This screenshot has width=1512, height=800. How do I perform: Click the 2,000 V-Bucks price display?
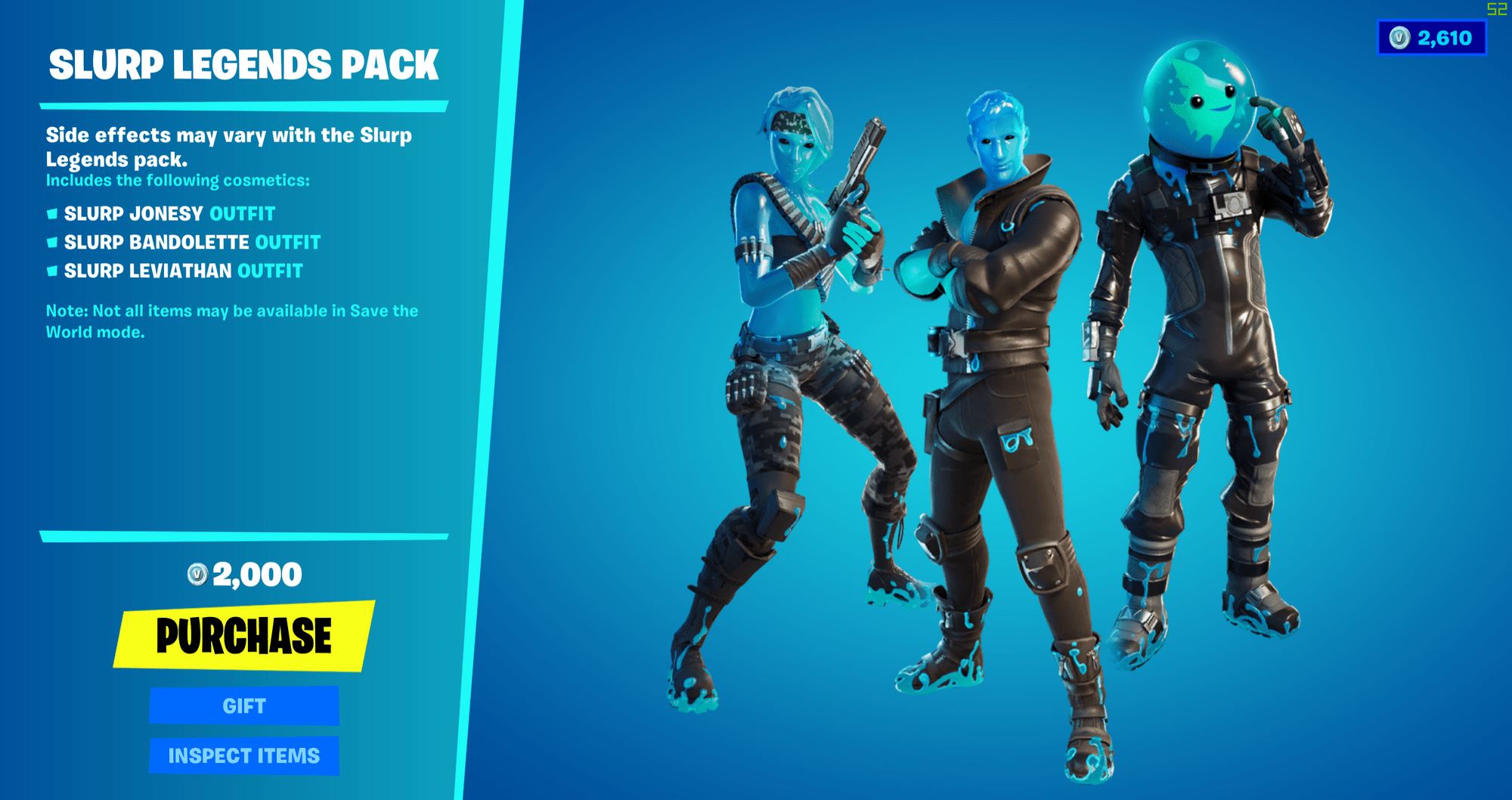tap(243, 573)
